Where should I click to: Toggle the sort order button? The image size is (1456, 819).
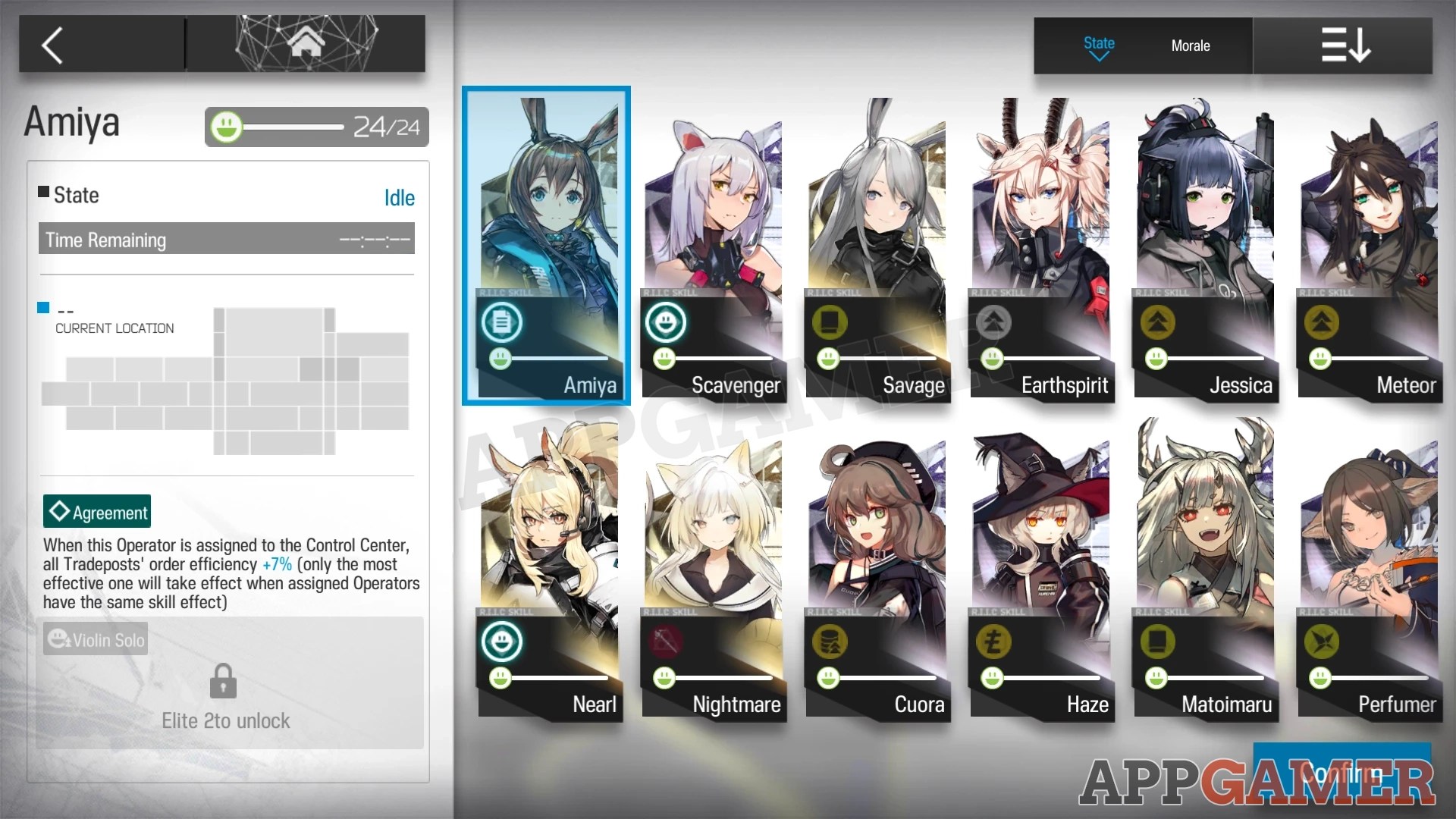1346,45
